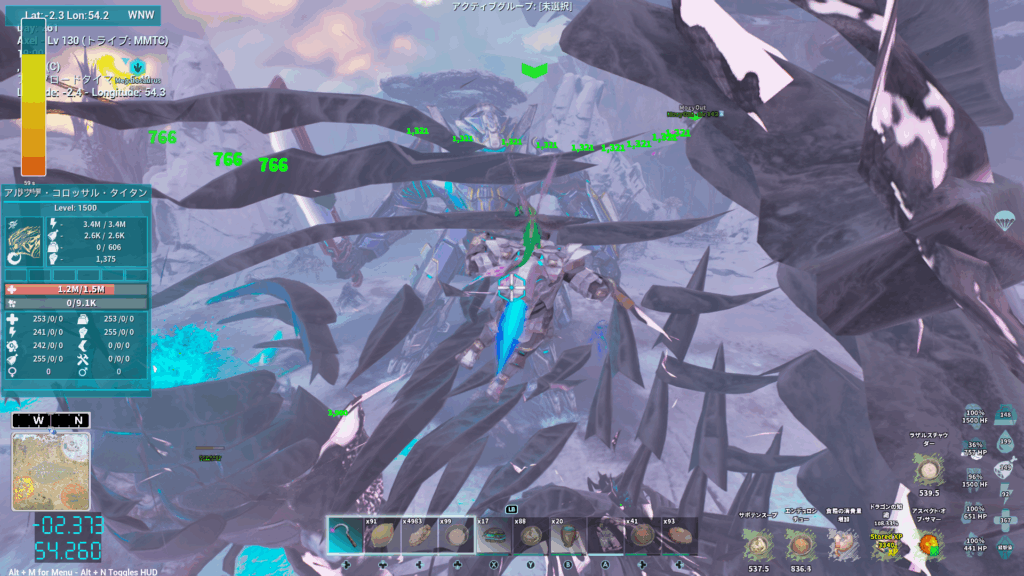Image resolution: width=1024 pixels, height=576 pixels.
Task: Select the hotbar slot with x91 items
Action: 383,536
